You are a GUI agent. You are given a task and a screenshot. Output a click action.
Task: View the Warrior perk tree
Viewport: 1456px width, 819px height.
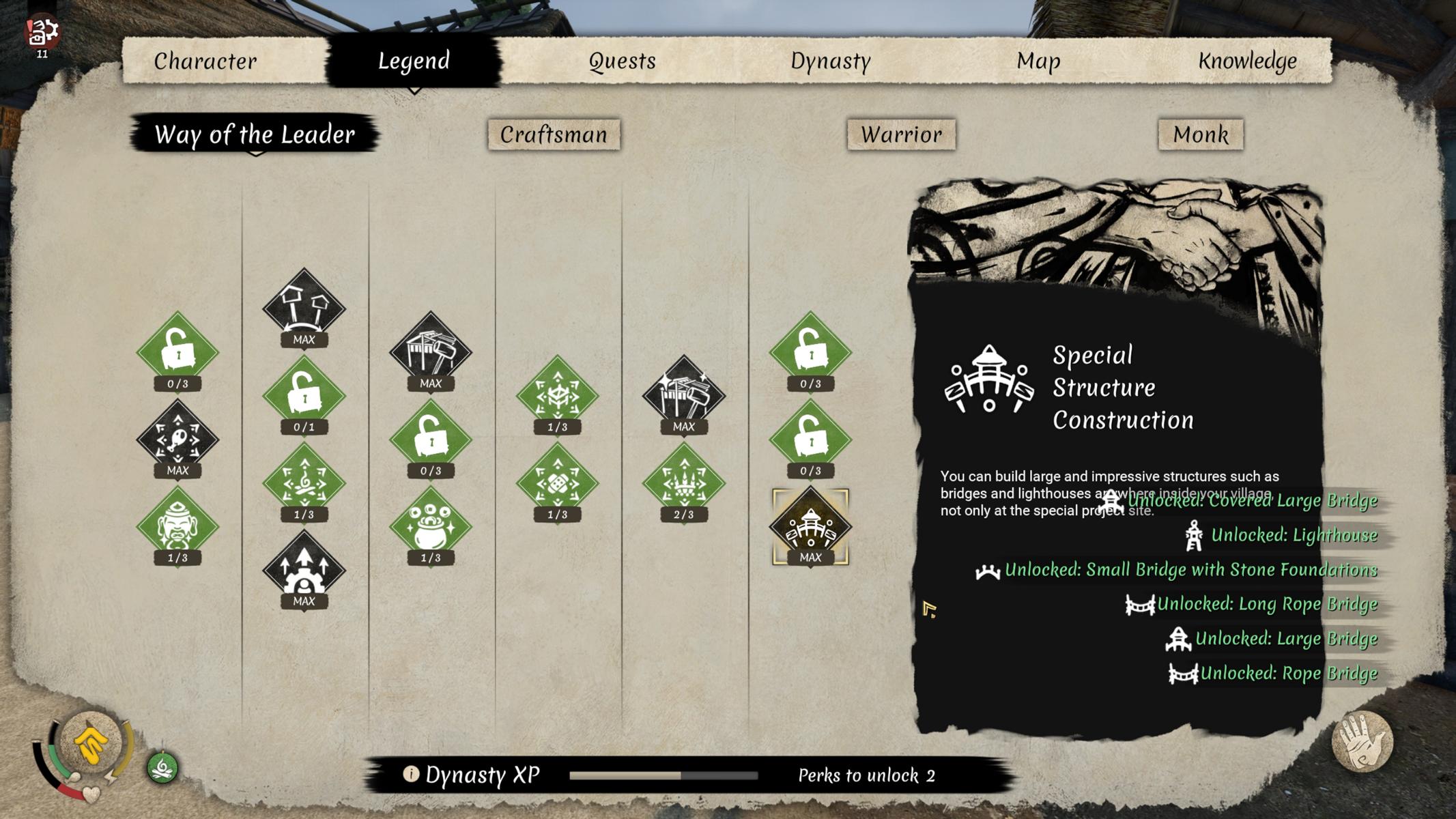click(901, 134)
